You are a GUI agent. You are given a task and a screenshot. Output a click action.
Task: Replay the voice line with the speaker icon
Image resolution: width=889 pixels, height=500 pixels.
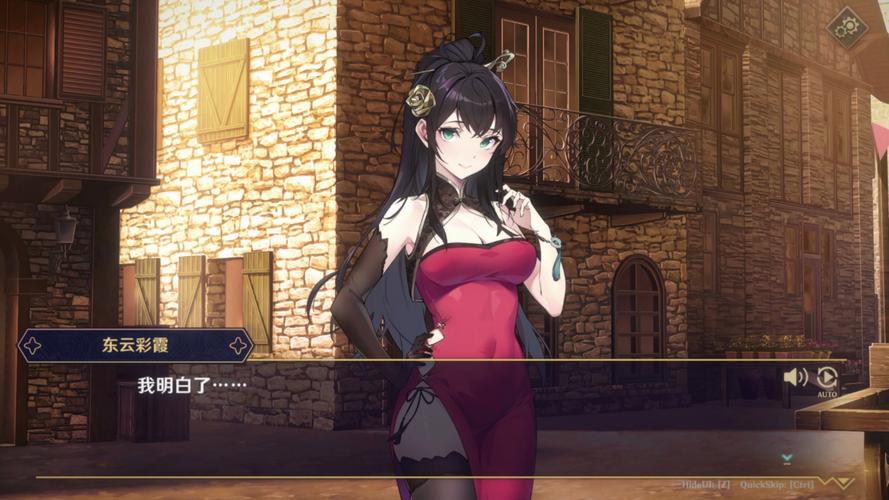[x=795, y=377]
